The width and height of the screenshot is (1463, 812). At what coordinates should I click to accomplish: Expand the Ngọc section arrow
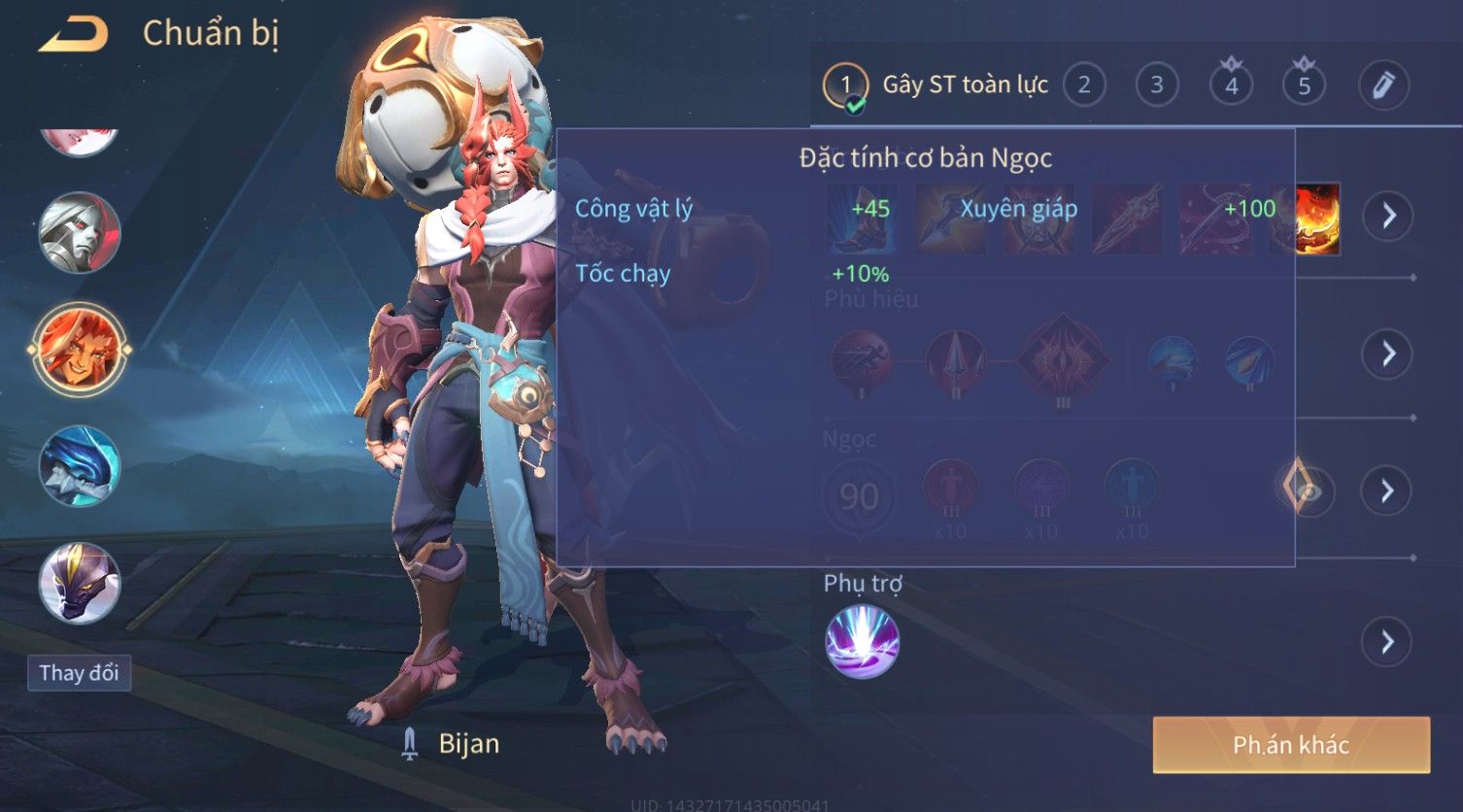1387,491
